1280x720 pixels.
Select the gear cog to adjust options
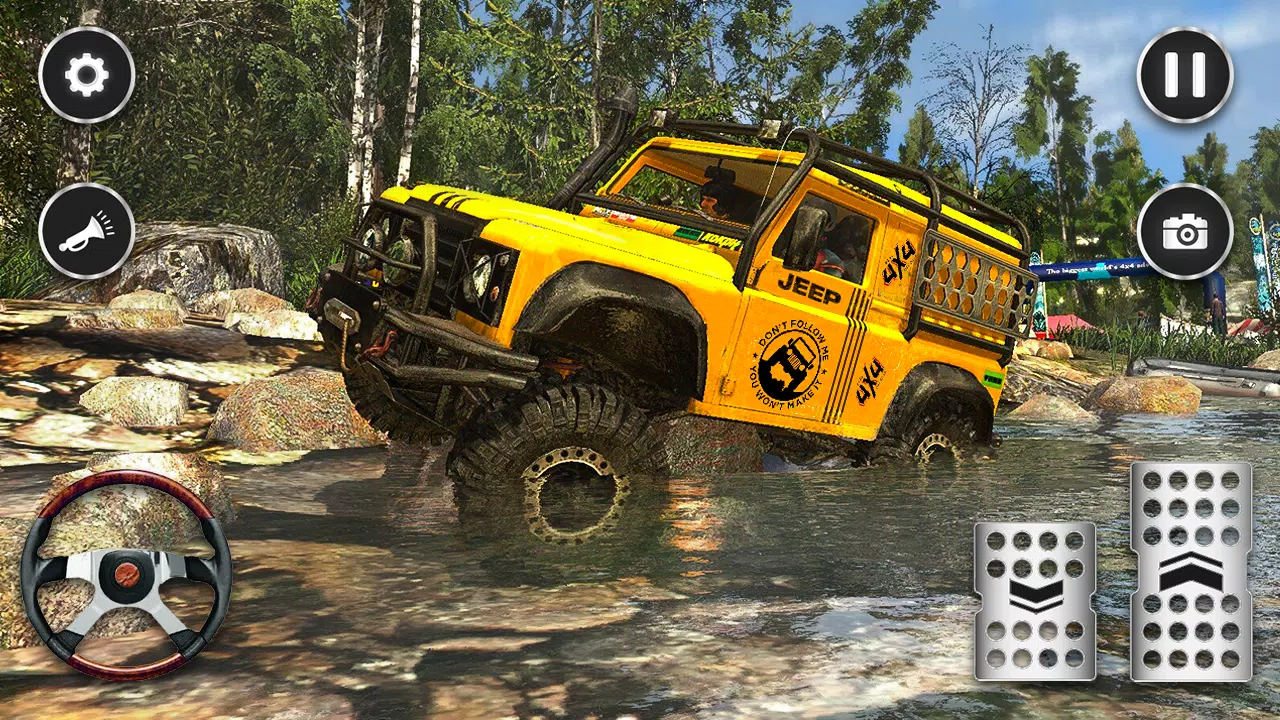click(x=85, y=72)
